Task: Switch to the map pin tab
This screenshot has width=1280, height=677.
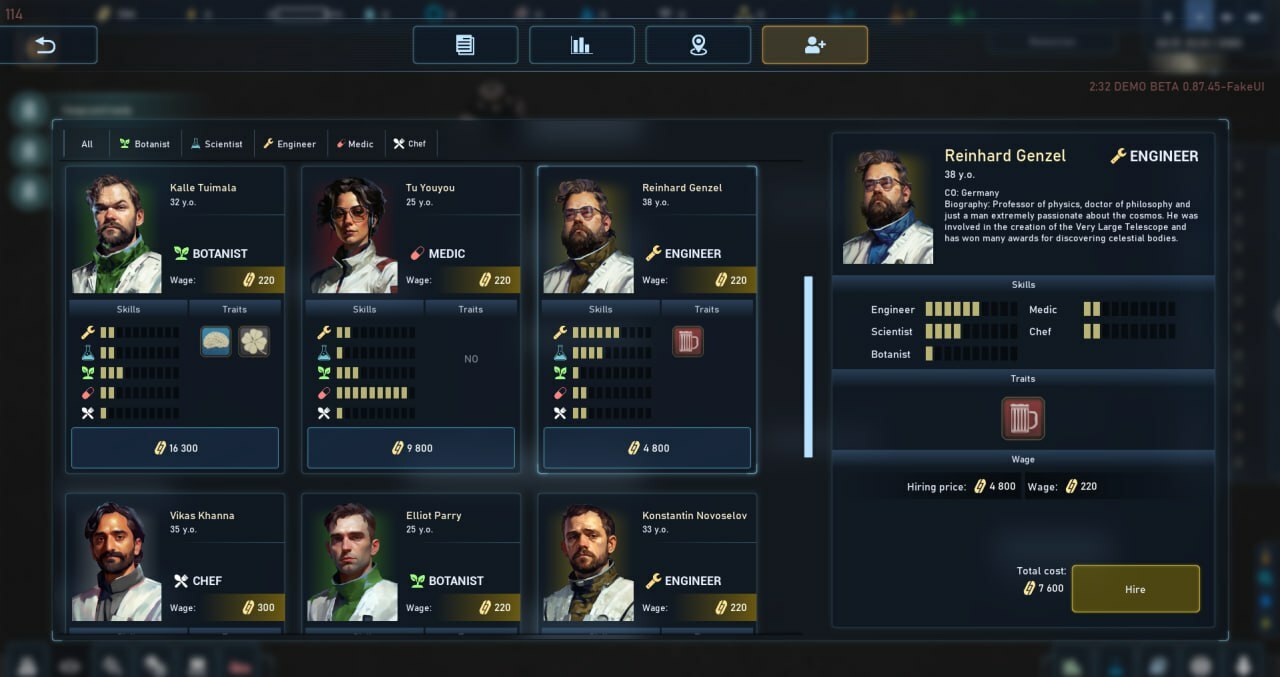Action: [698, 45]
